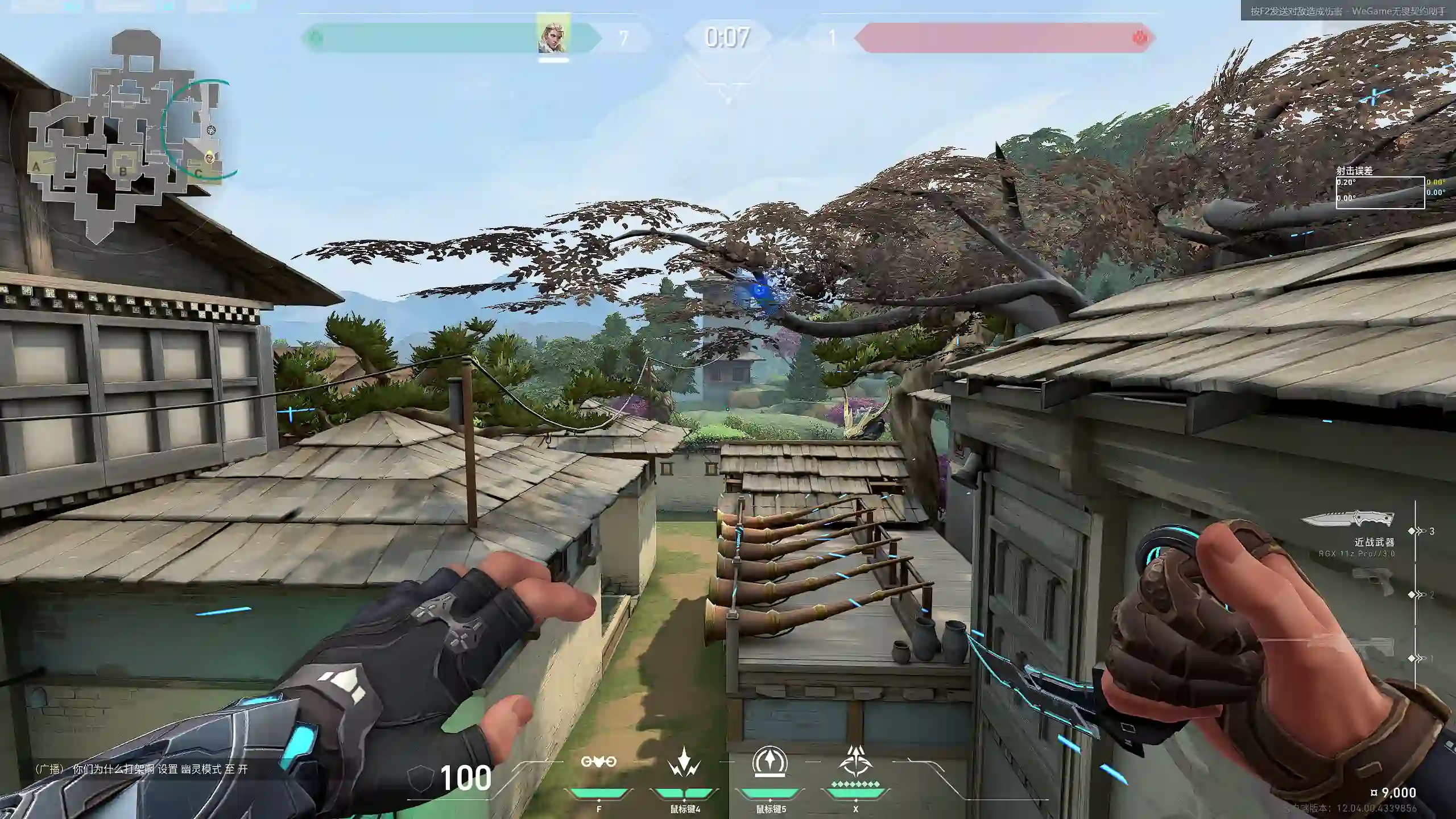
Task: Click the minimap in the corner
Action: tap(122, 134)
